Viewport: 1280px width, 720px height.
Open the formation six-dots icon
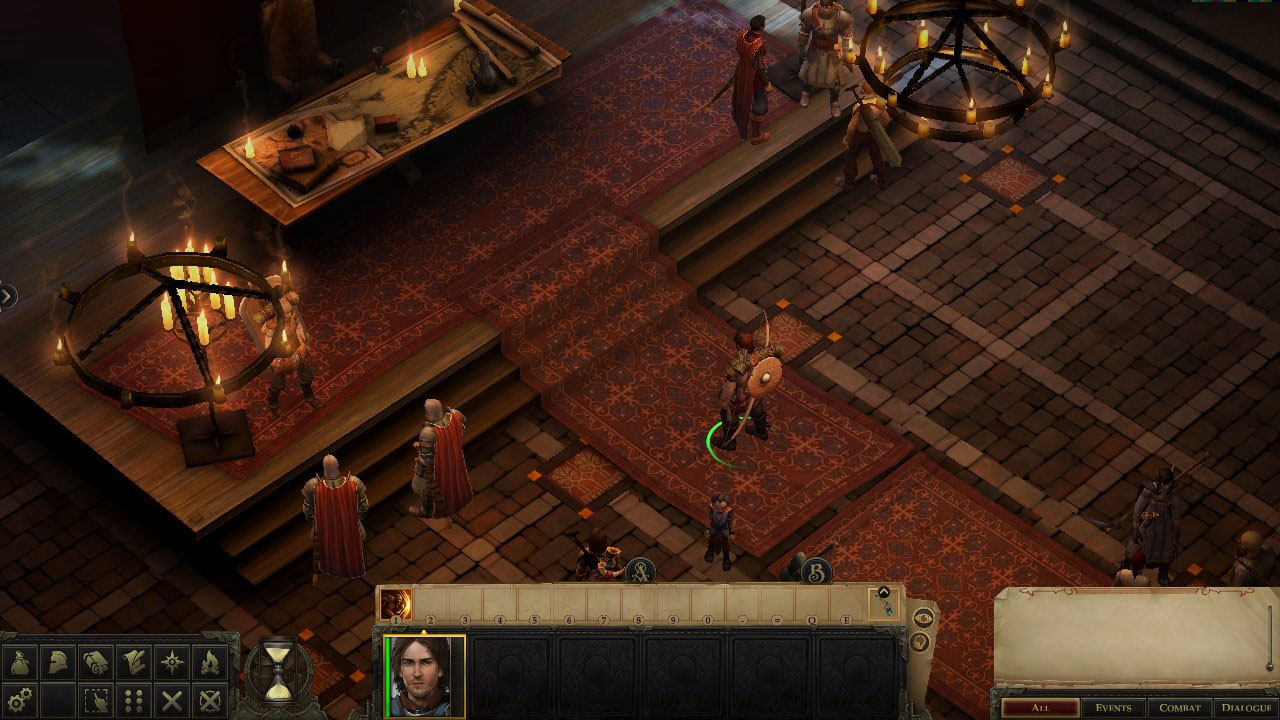click(x=134, y=699)
